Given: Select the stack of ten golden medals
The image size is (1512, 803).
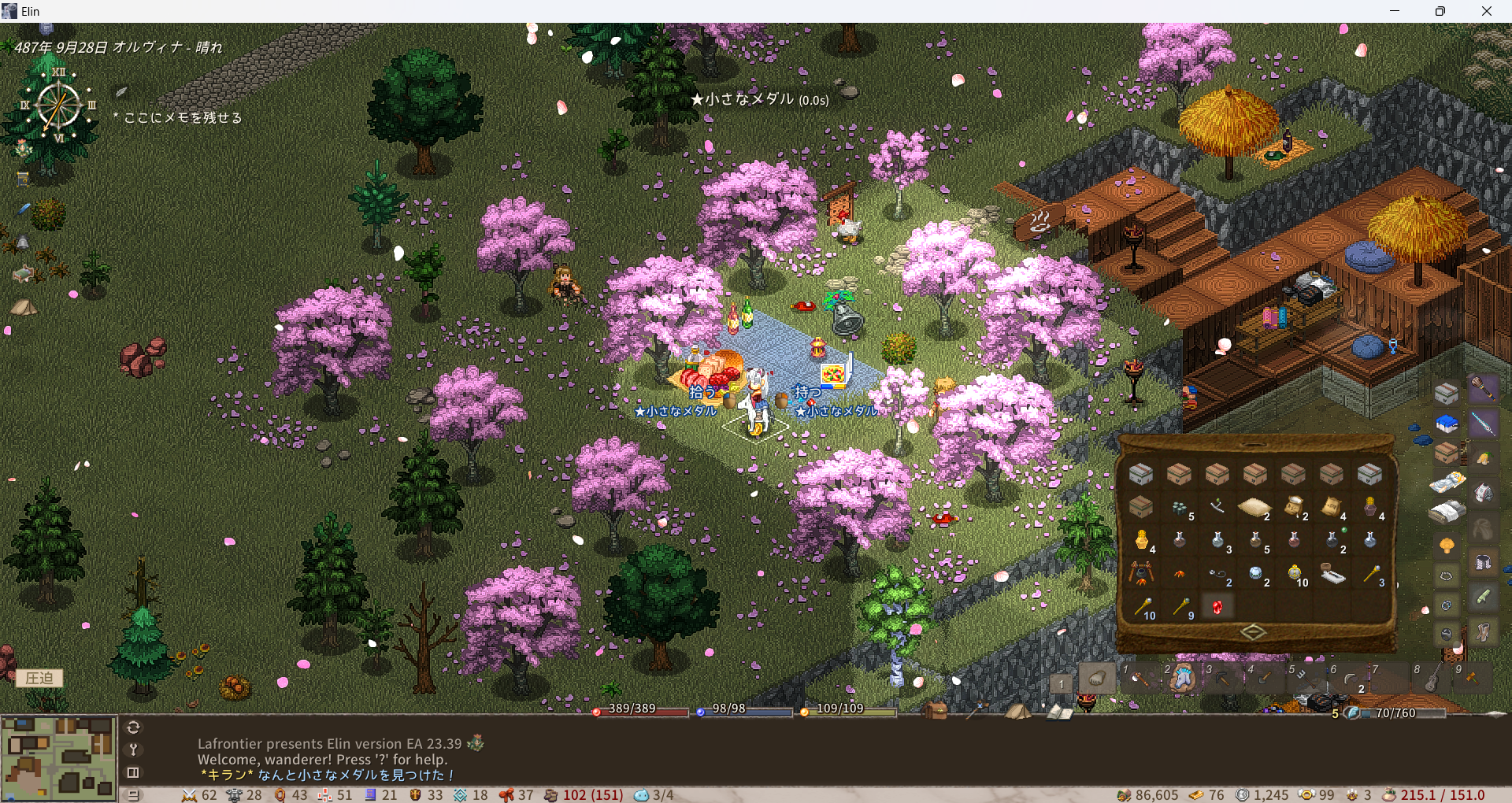Looking at the screenshot, I should click(1294, 573).
